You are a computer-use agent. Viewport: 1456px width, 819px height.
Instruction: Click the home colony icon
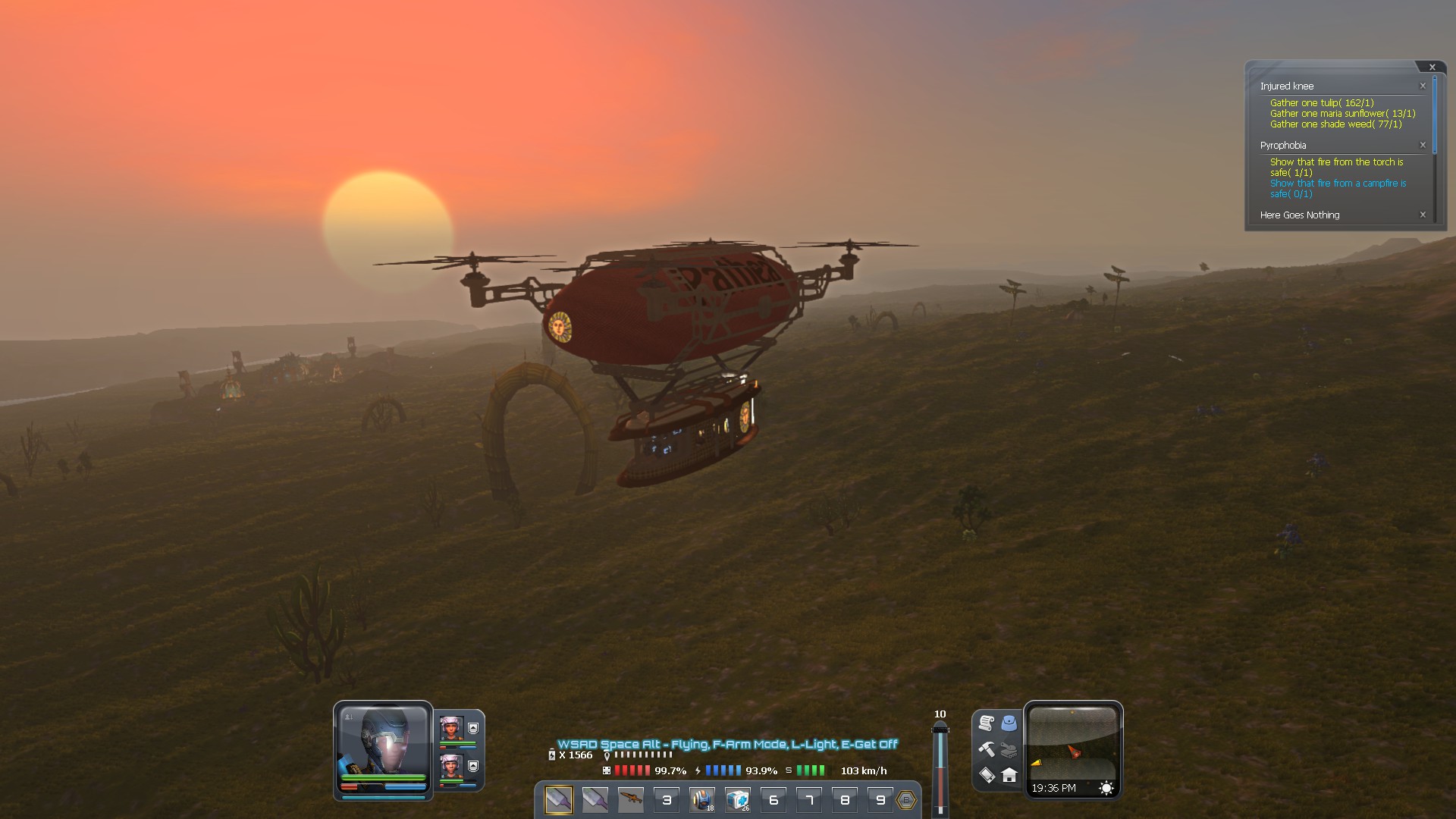pos(1009,777)
